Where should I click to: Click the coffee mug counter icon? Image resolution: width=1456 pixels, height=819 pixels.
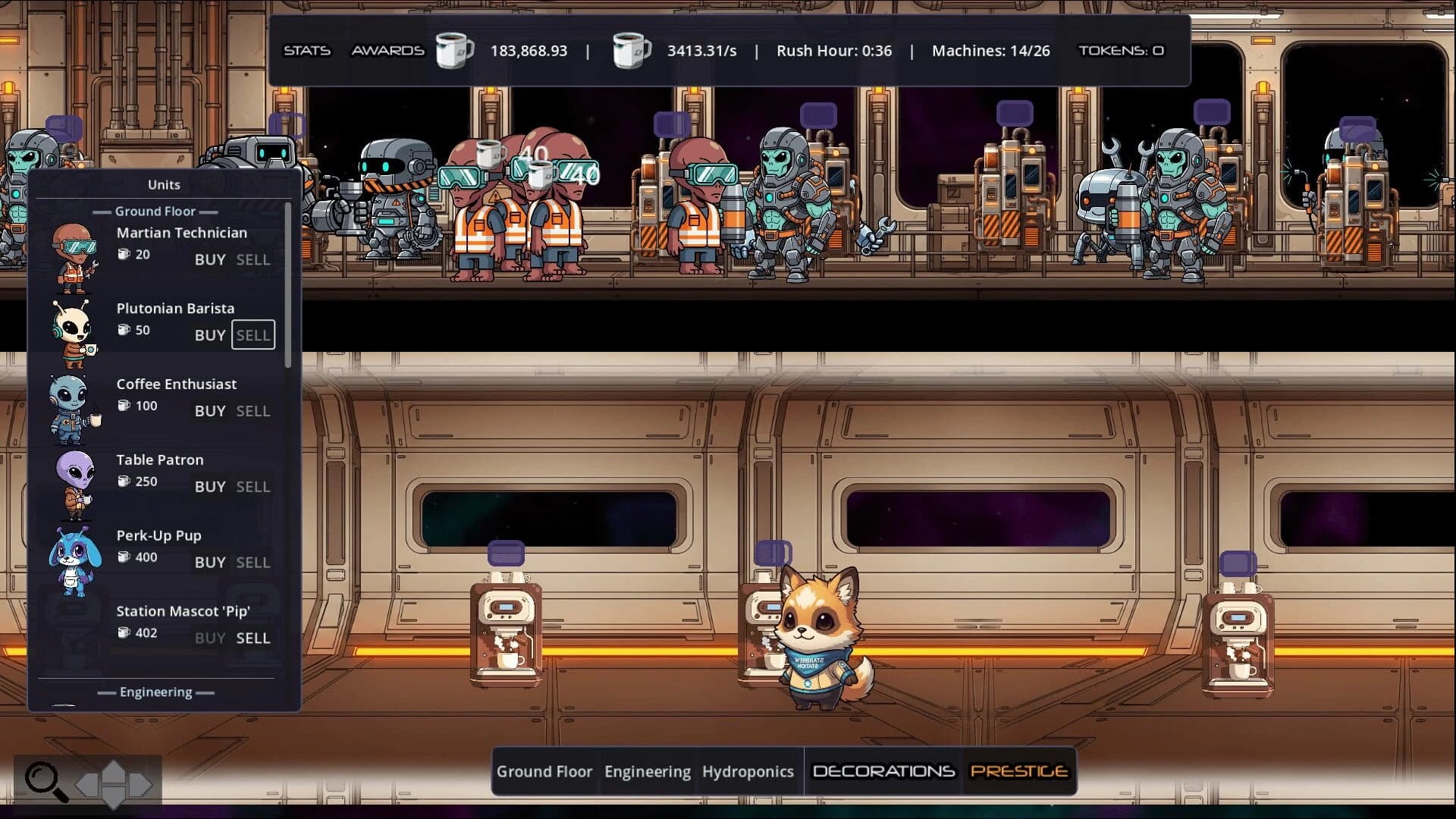[x=453, y=50]
